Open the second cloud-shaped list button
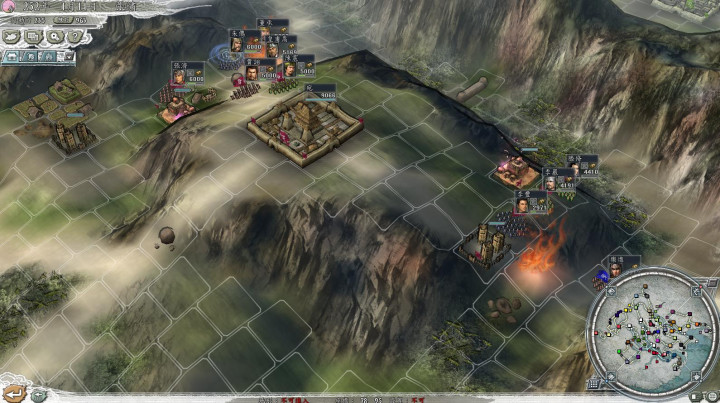 (34, 36)
